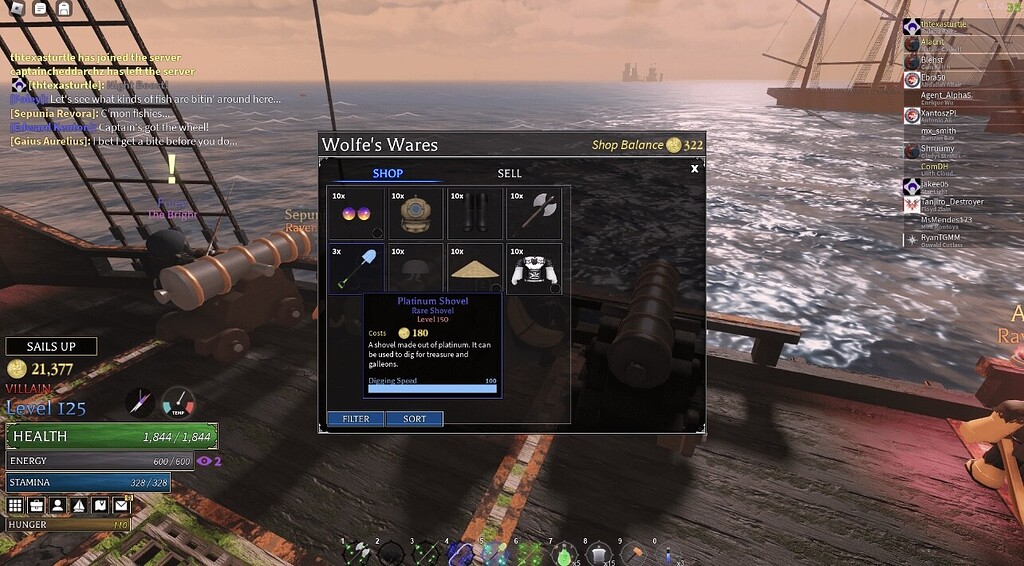Open the briefcase inventory icon

(x=37, y=506)
